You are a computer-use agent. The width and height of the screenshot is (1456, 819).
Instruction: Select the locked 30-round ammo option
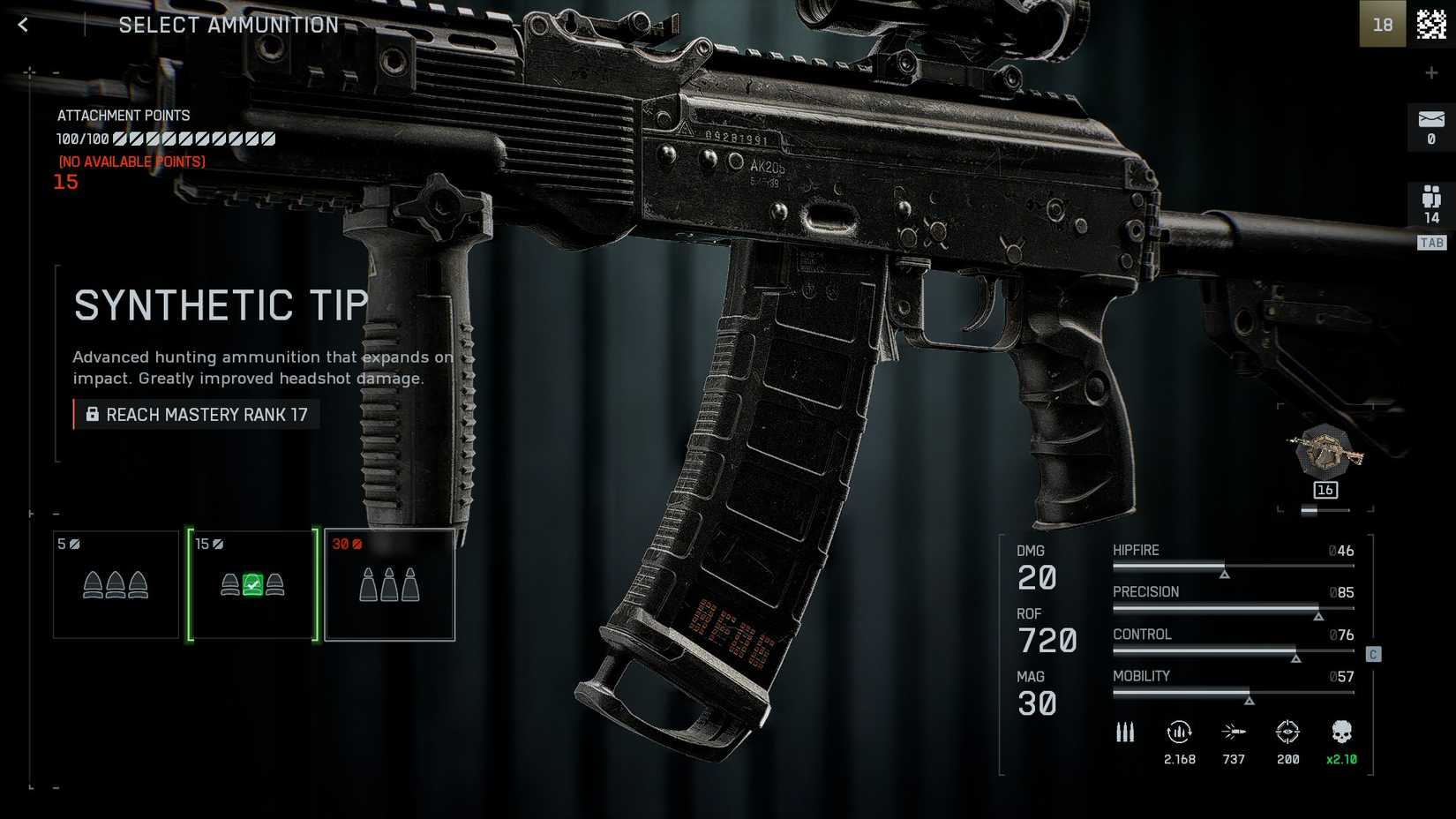pyautogui.click(x=389, y=583)
